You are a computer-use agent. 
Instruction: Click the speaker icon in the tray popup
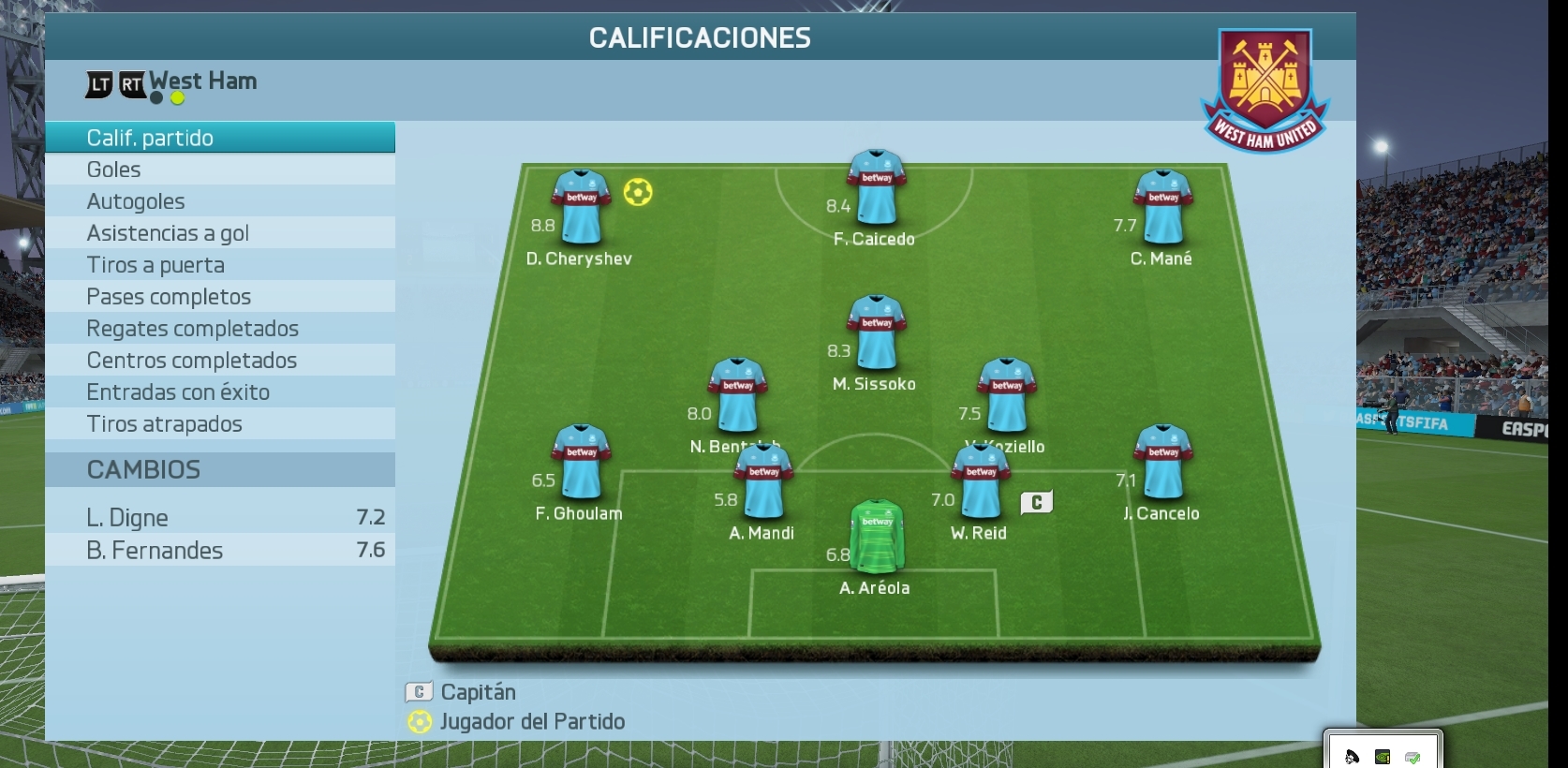tap(1353, 758)
